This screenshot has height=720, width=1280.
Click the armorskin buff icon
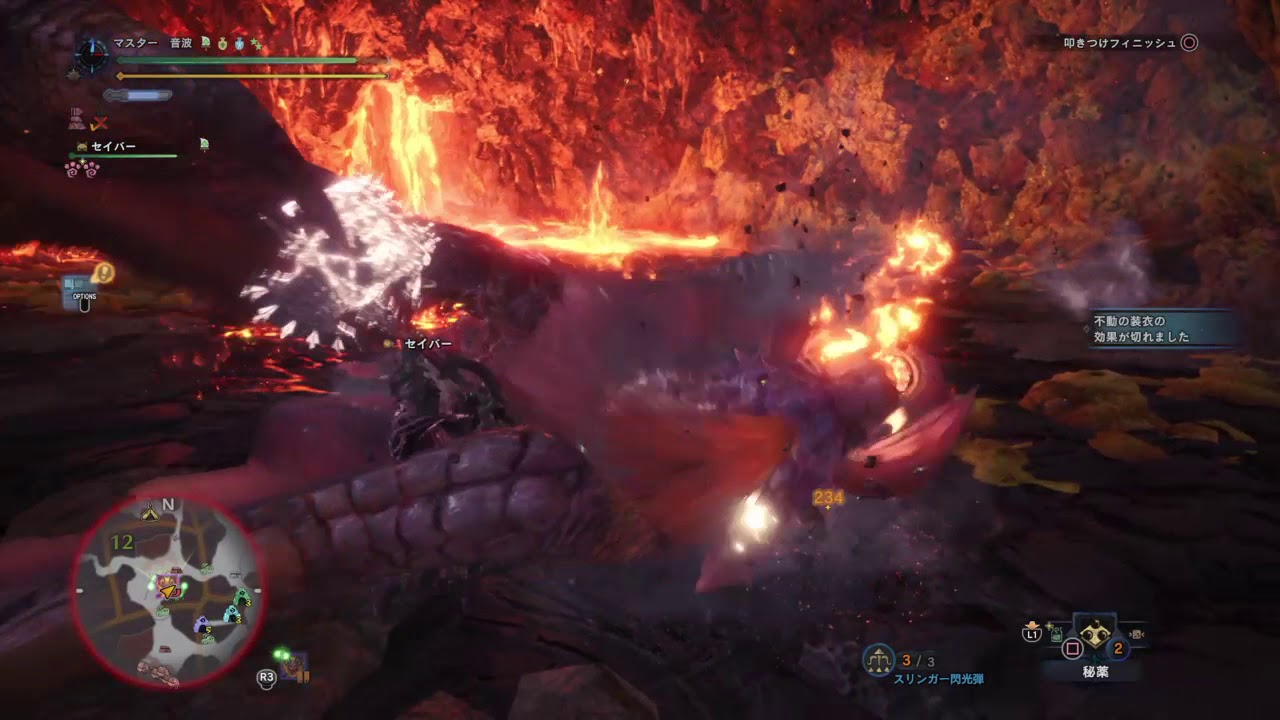coord(239,45)
